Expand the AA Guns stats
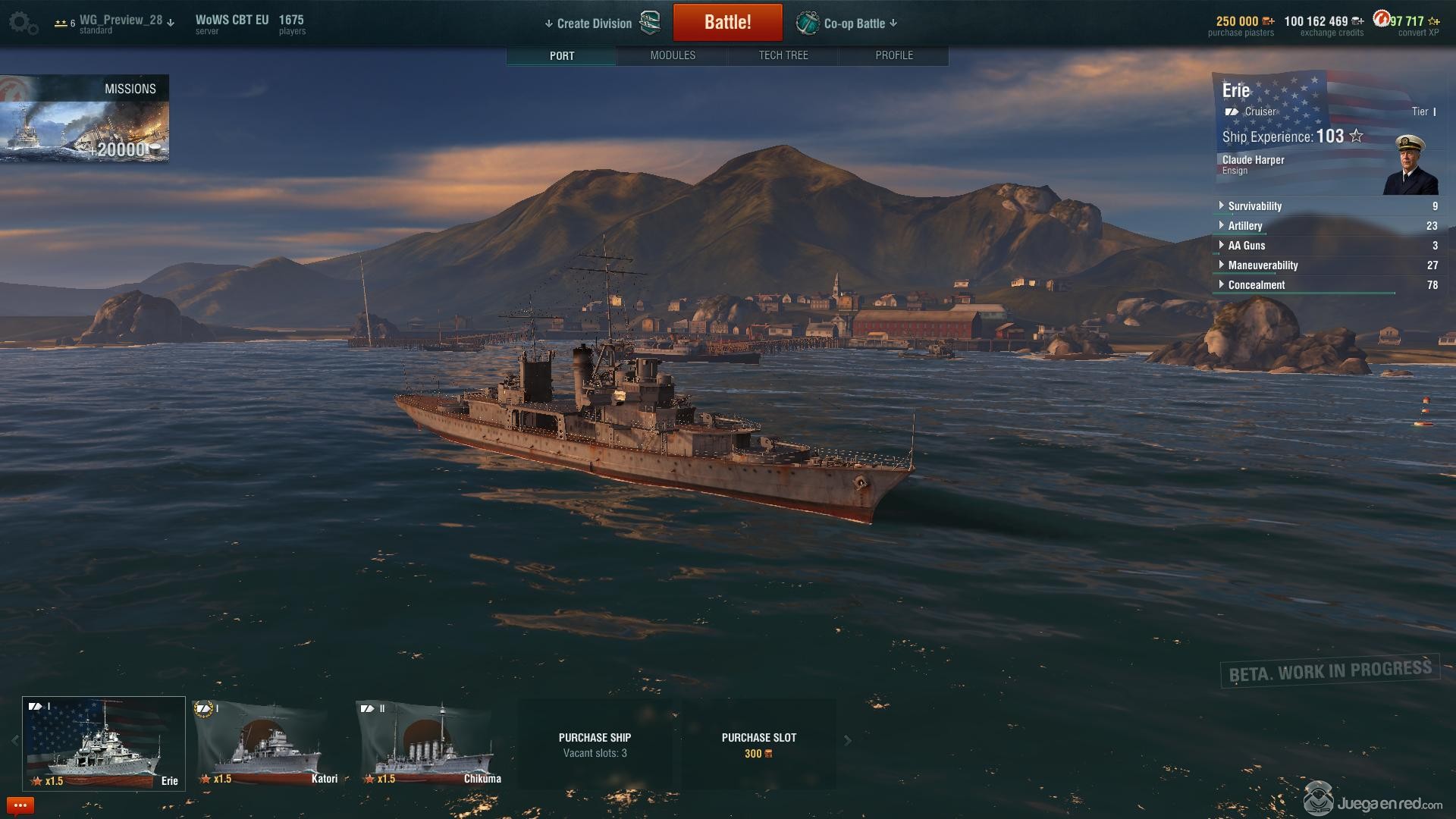Image resolution: width=1456 pixels, height=819 pixels. (x=1246, y=246)
